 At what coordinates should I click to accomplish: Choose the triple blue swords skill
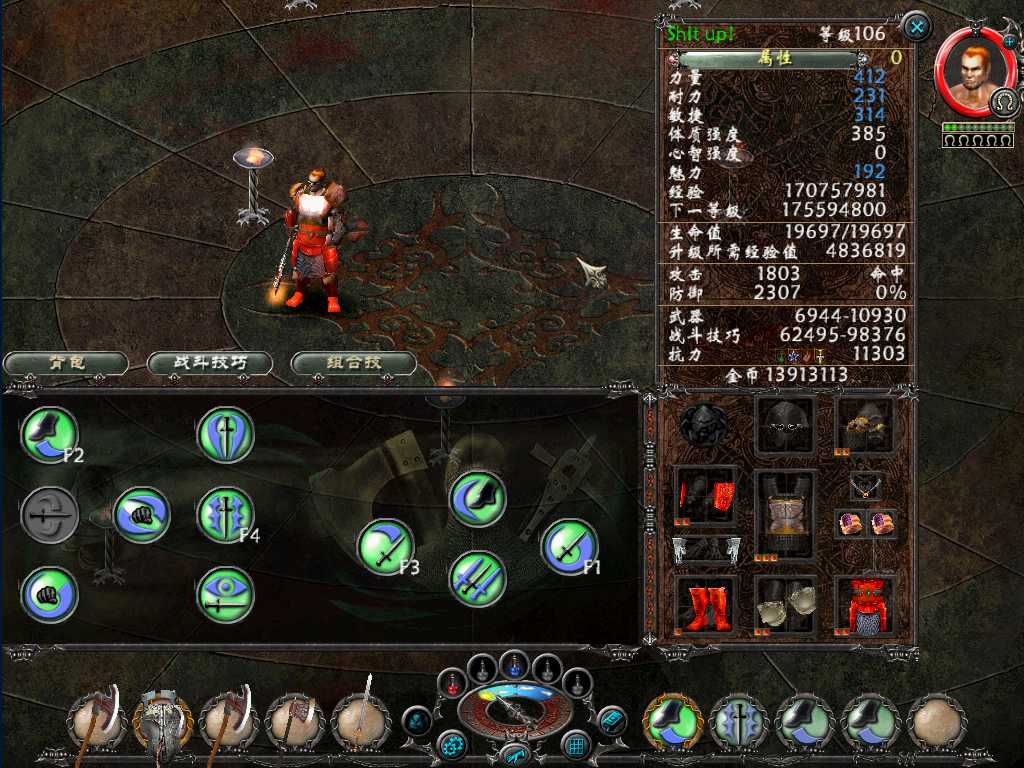click(477, 579)
